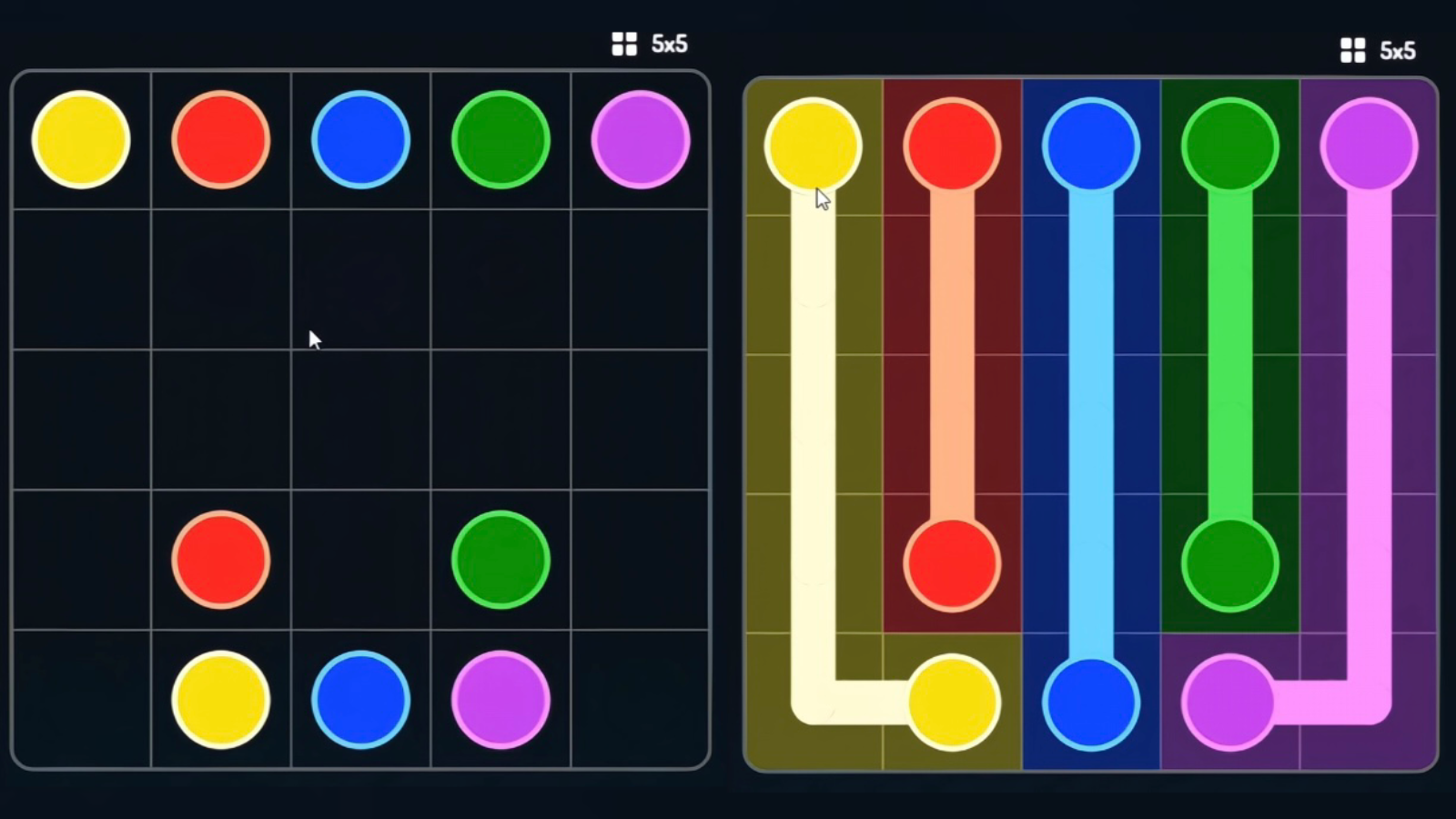Click the lower red dot on the left board
Image resolution: width=1456 pixels, height=819 pixels.
(x=219, y=559)
